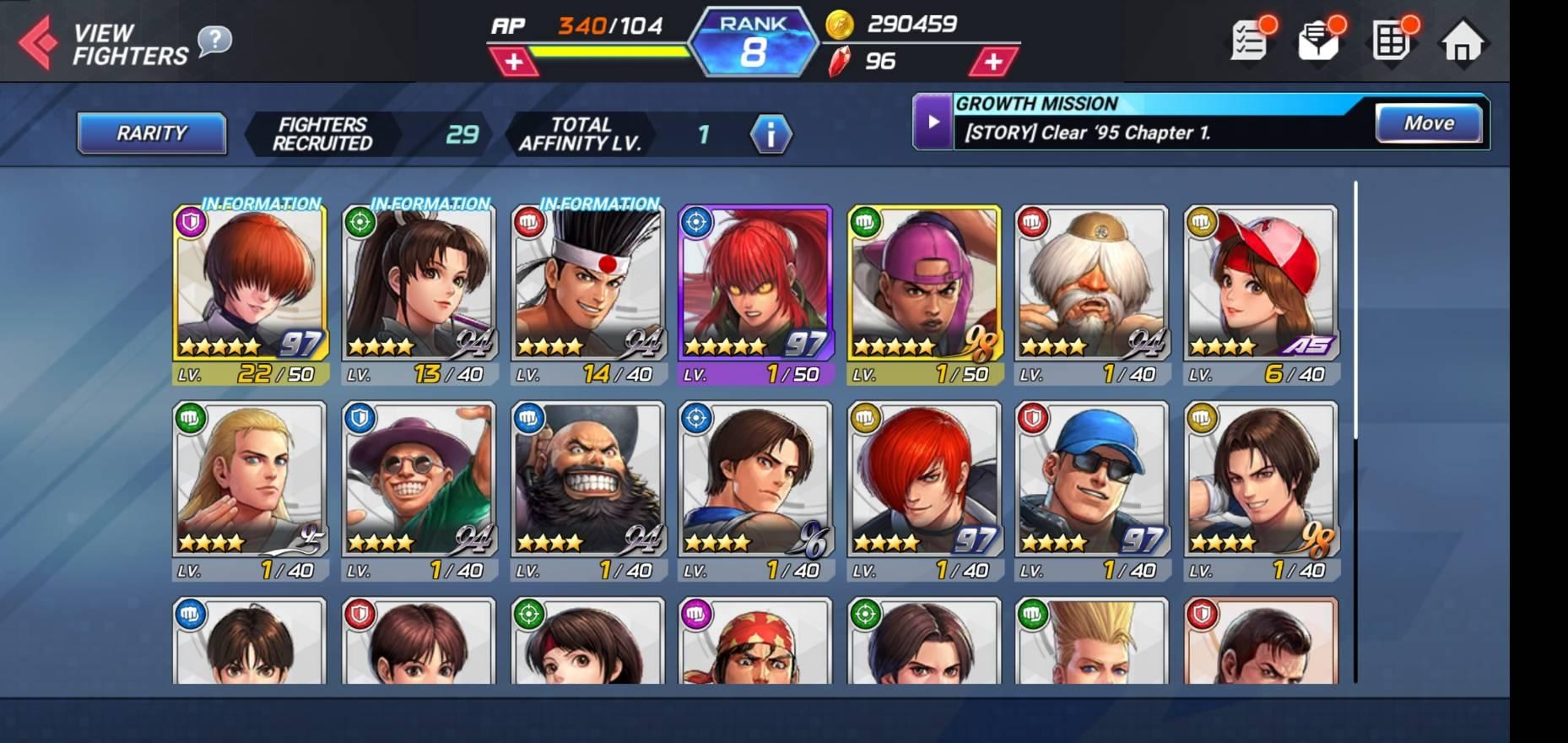Open the question mark help bubble
This screenshot has height=743, width=1568.
pyautogui.click(x=214, y=40)
